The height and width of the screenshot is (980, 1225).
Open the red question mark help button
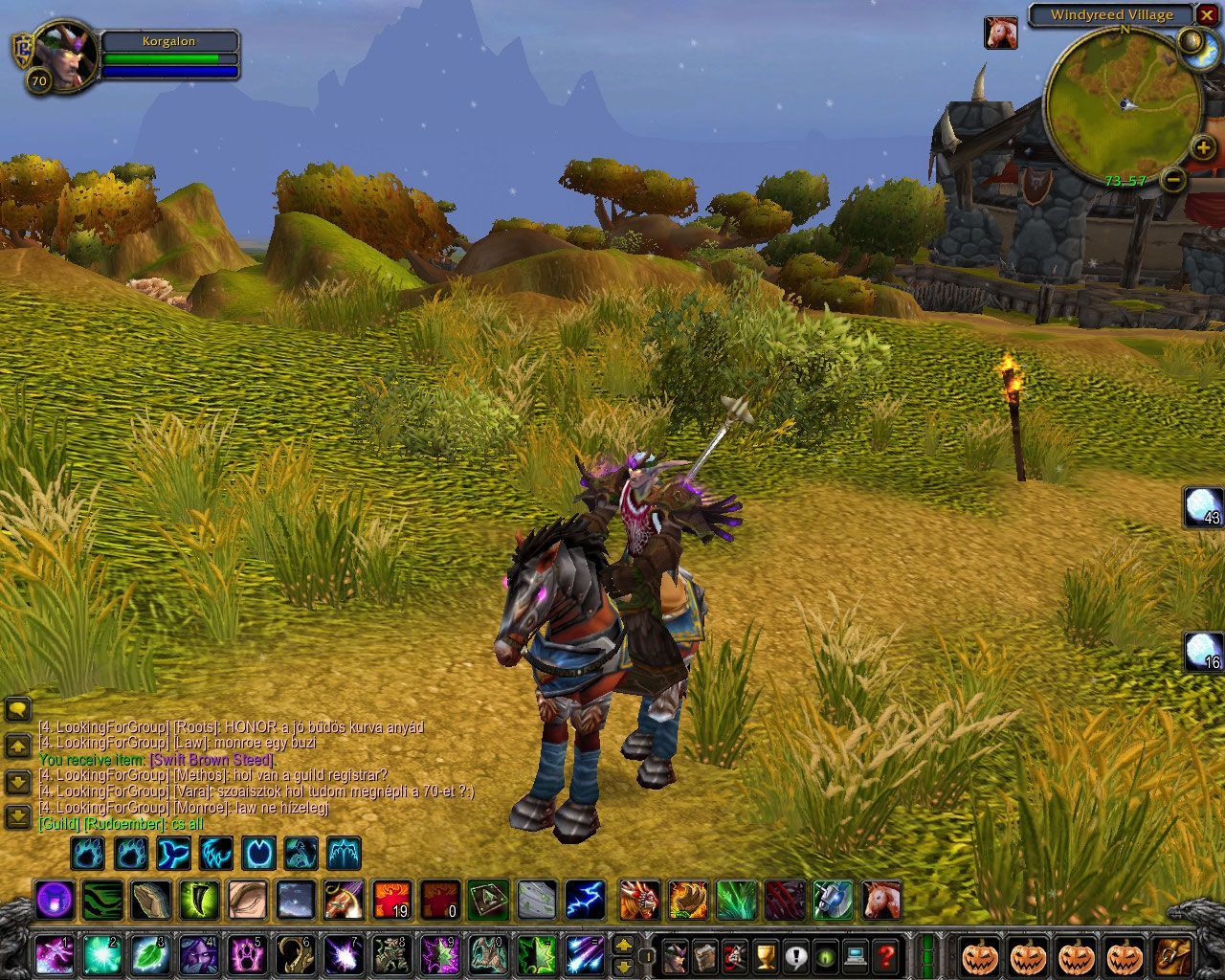[887, 955]
